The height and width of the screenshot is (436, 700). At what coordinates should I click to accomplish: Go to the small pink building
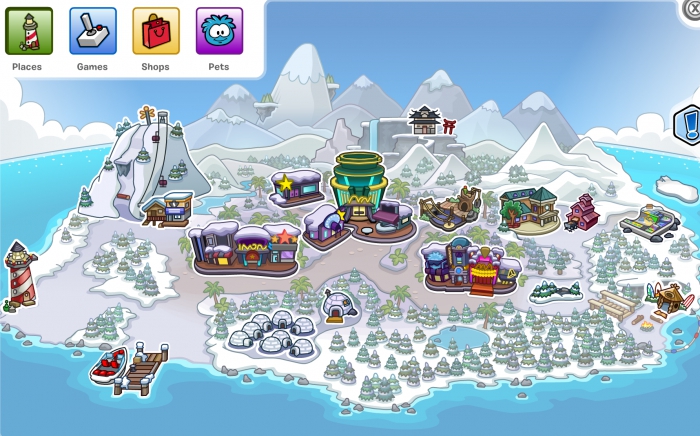pos(582,212)
